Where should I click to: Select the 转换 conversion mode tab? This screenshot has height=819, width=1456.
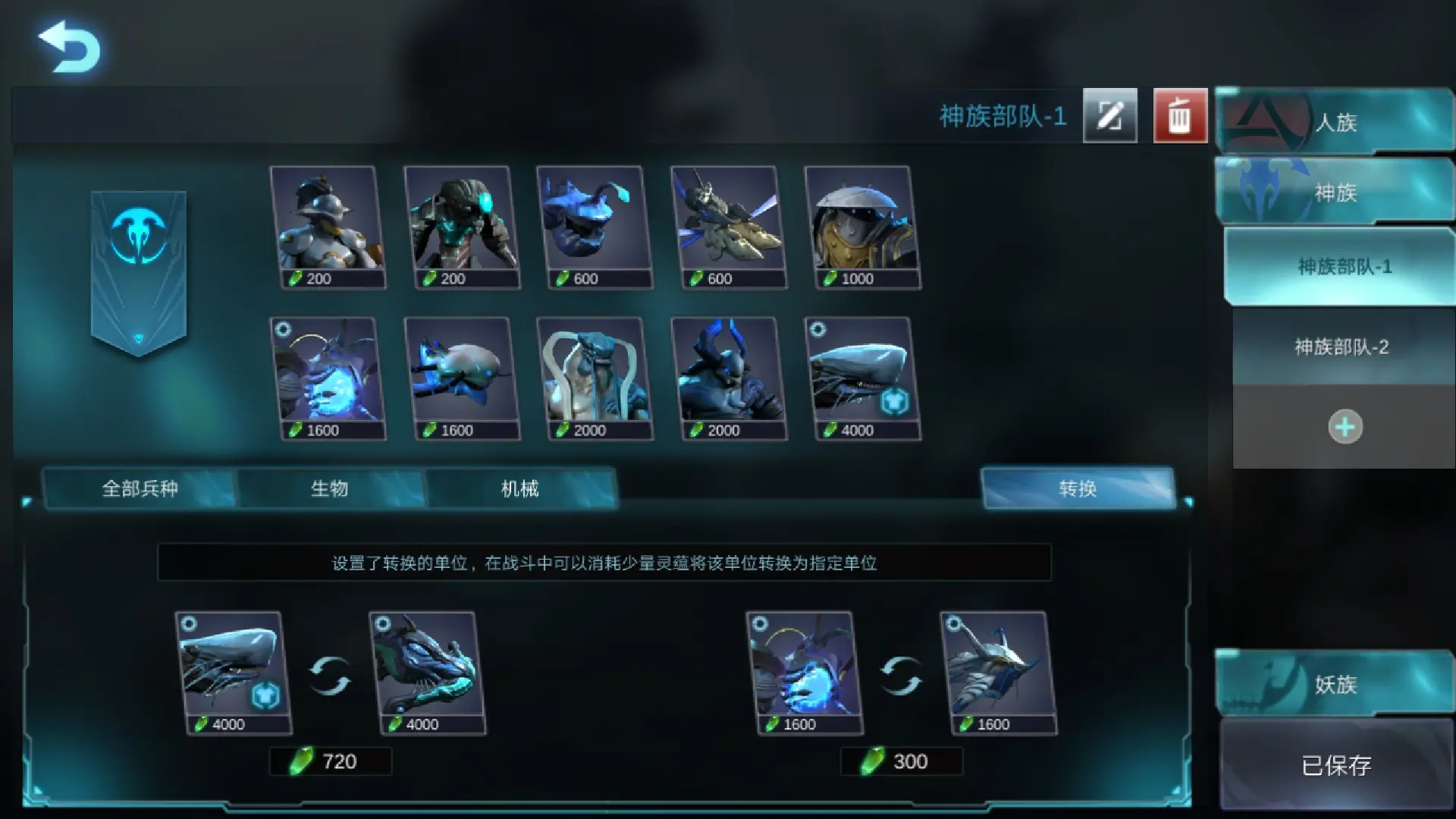tap(1077, 489)
